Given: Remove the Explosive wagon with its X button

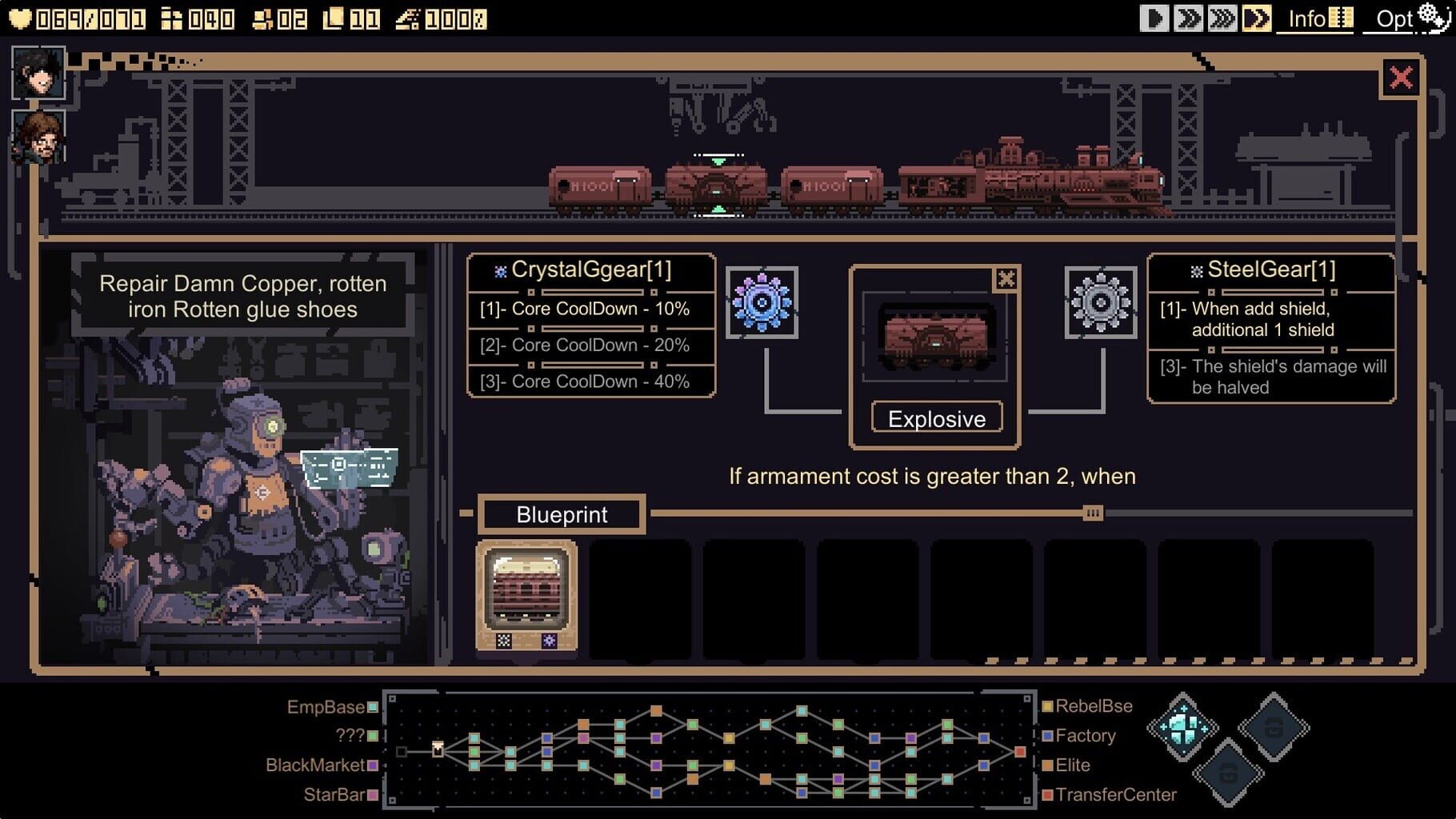Looking at the screenshot, I should 1006,279.
